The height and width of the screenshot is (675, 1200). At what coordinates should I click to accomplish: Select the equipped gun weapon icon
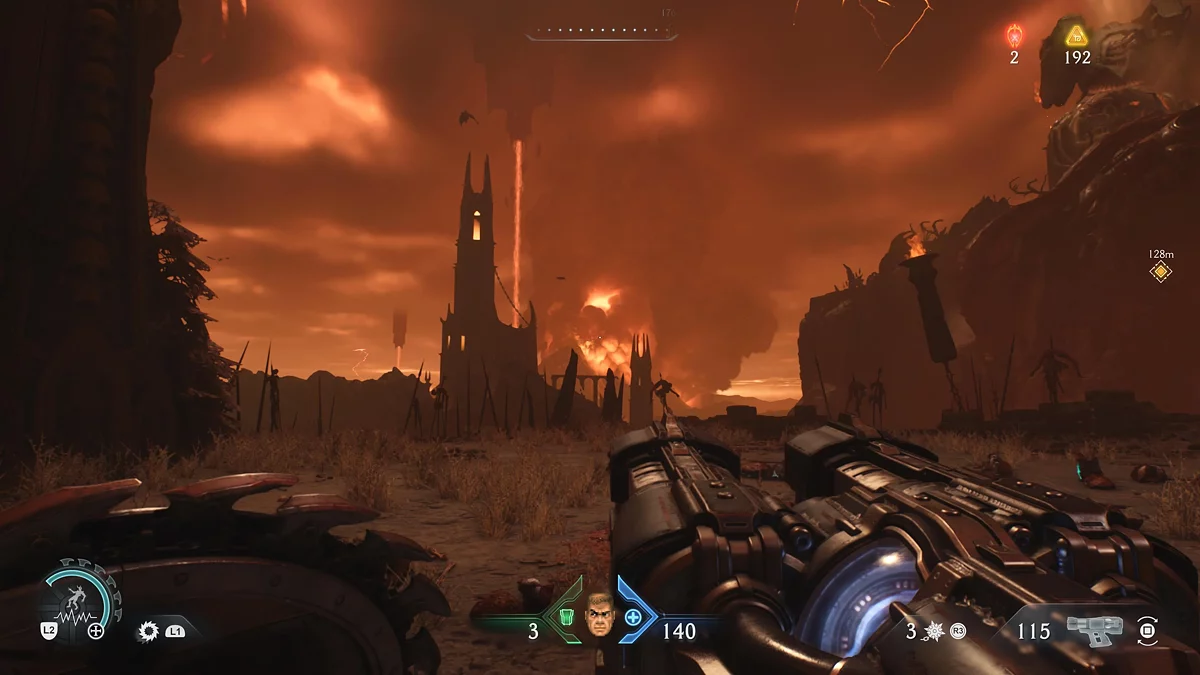pos(1094,630)
